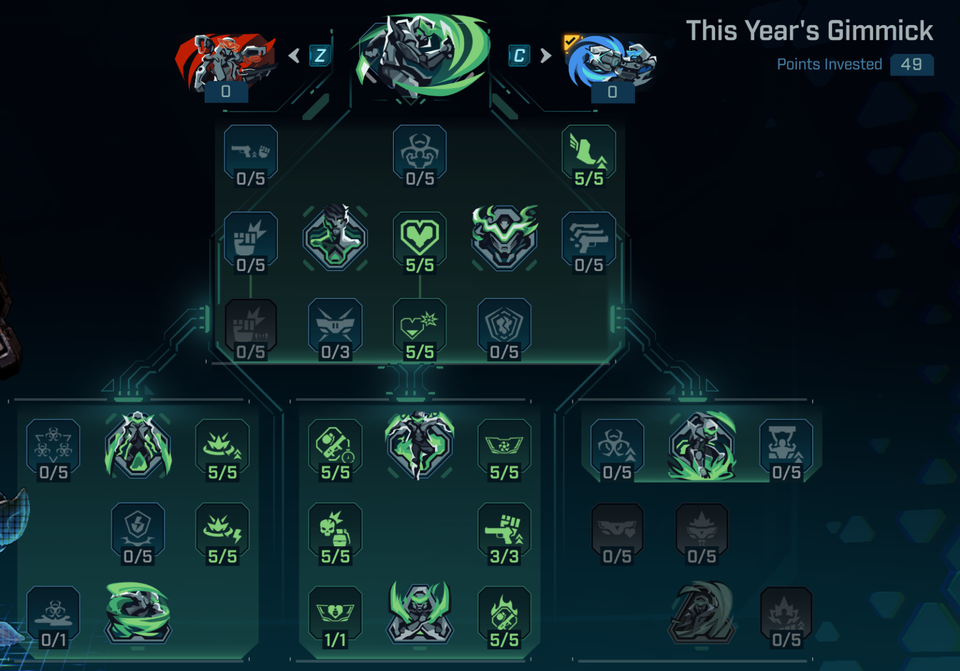The height and width of the screenshot is (671, 960).
Task: Select the flaming canister 5/5 skill
Action: click(x=504, y=611)
